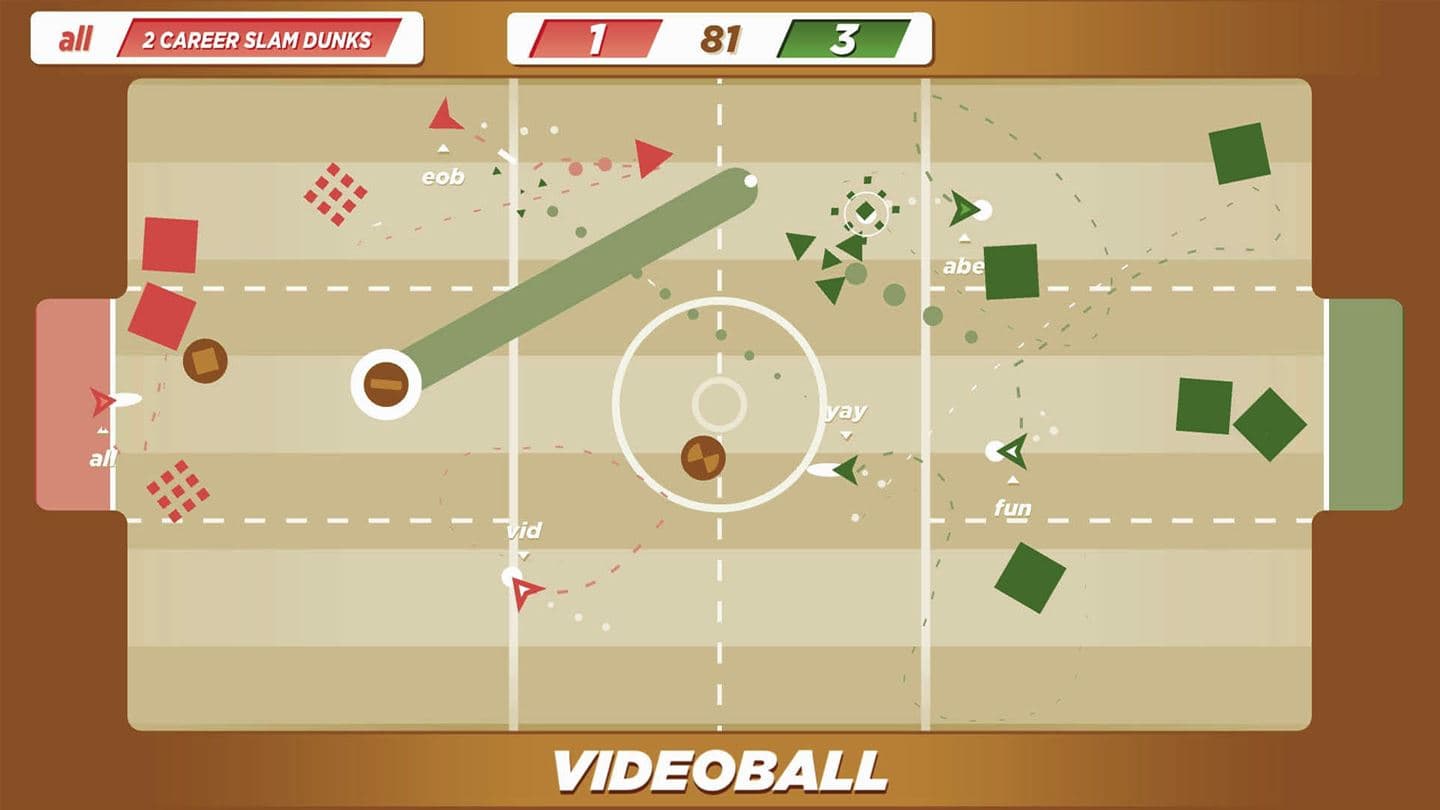1440x810 pixels.
Task: Select red player arrow labeled all
Action: pos(101,401)
